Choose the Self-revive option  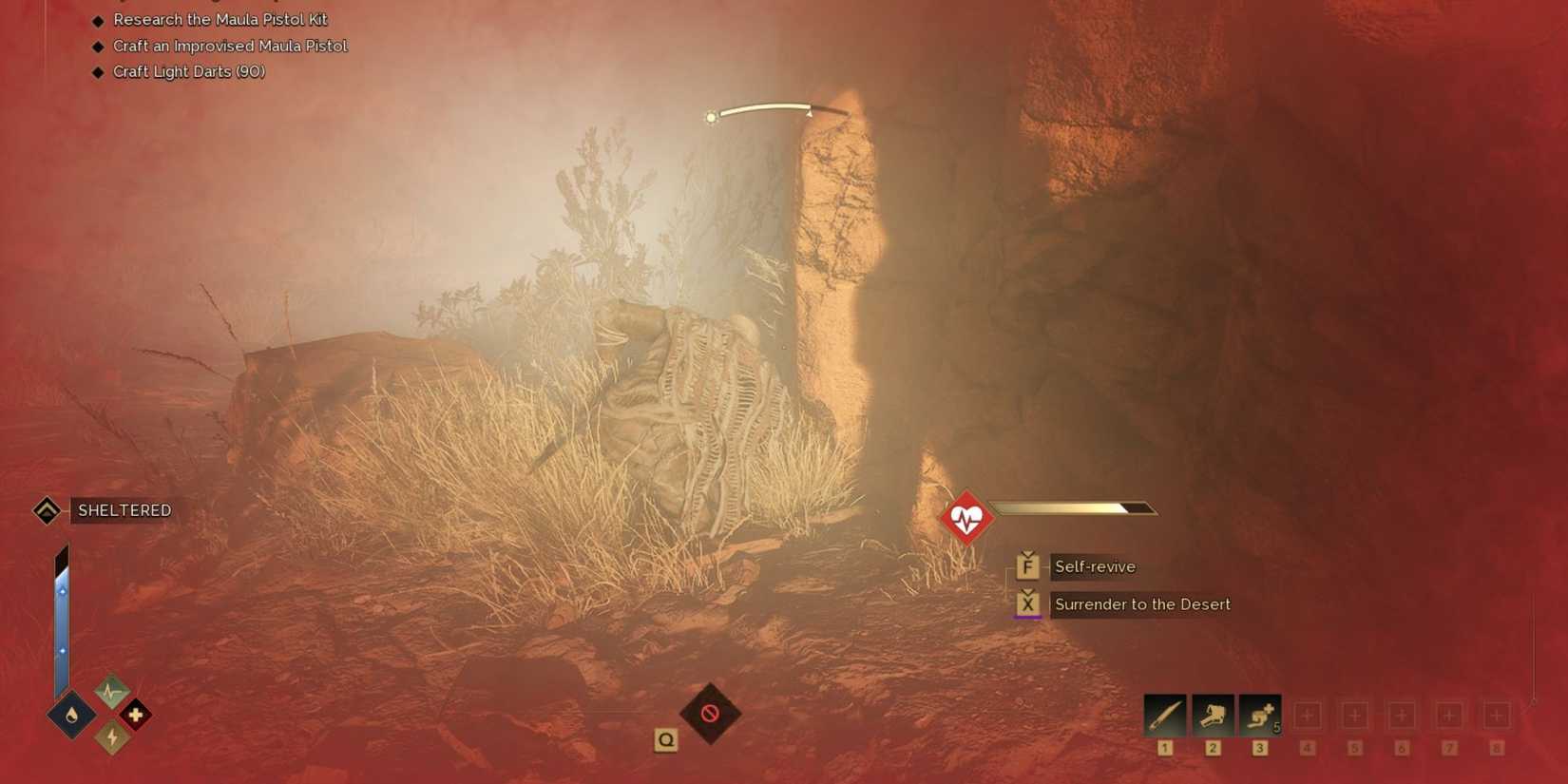[x=1094, y=566]
